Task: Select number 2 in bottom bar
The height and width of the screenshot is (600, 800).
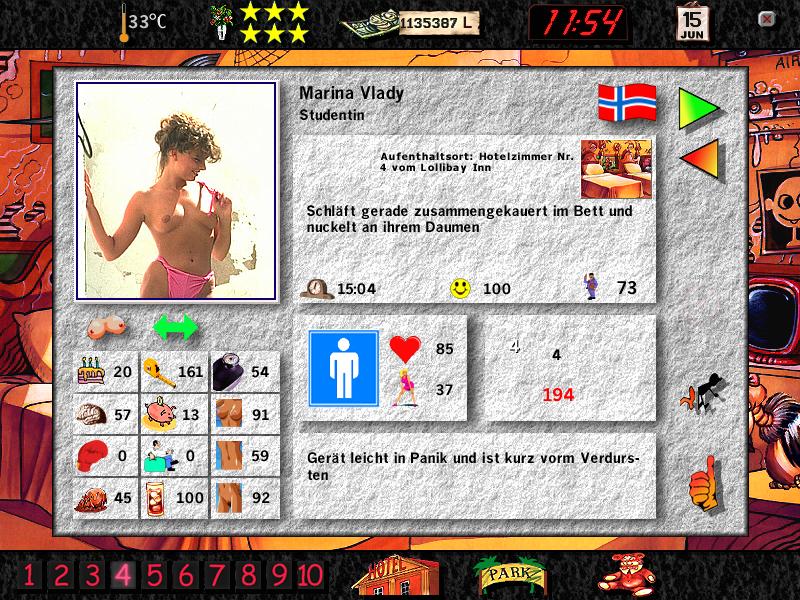Action: pos(60,574)
